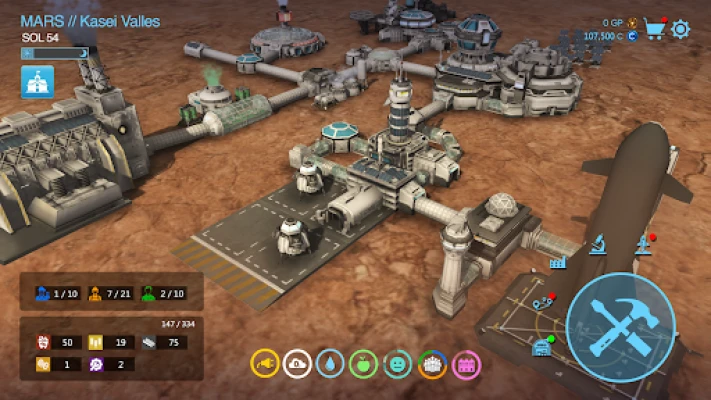Show the water droplet status
This screenshot has height=400, width=711.
pos(330,363)
